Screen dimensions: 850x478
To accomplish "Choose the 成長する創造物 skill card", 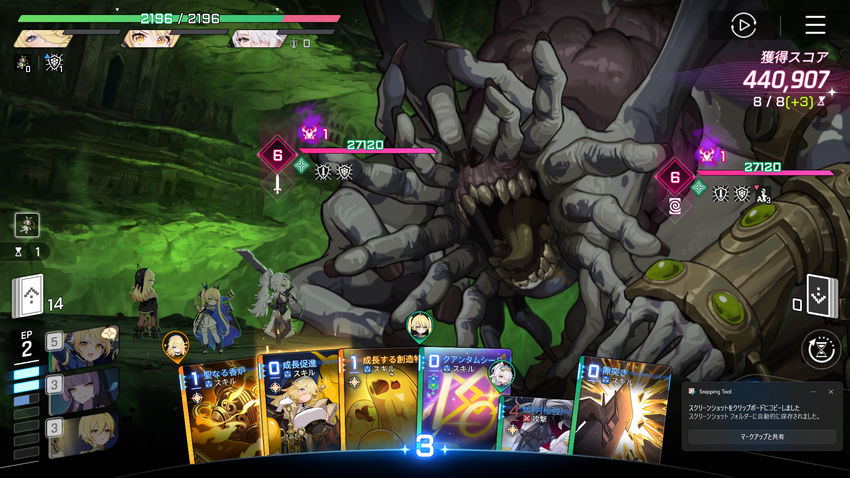I will point(378,405).
